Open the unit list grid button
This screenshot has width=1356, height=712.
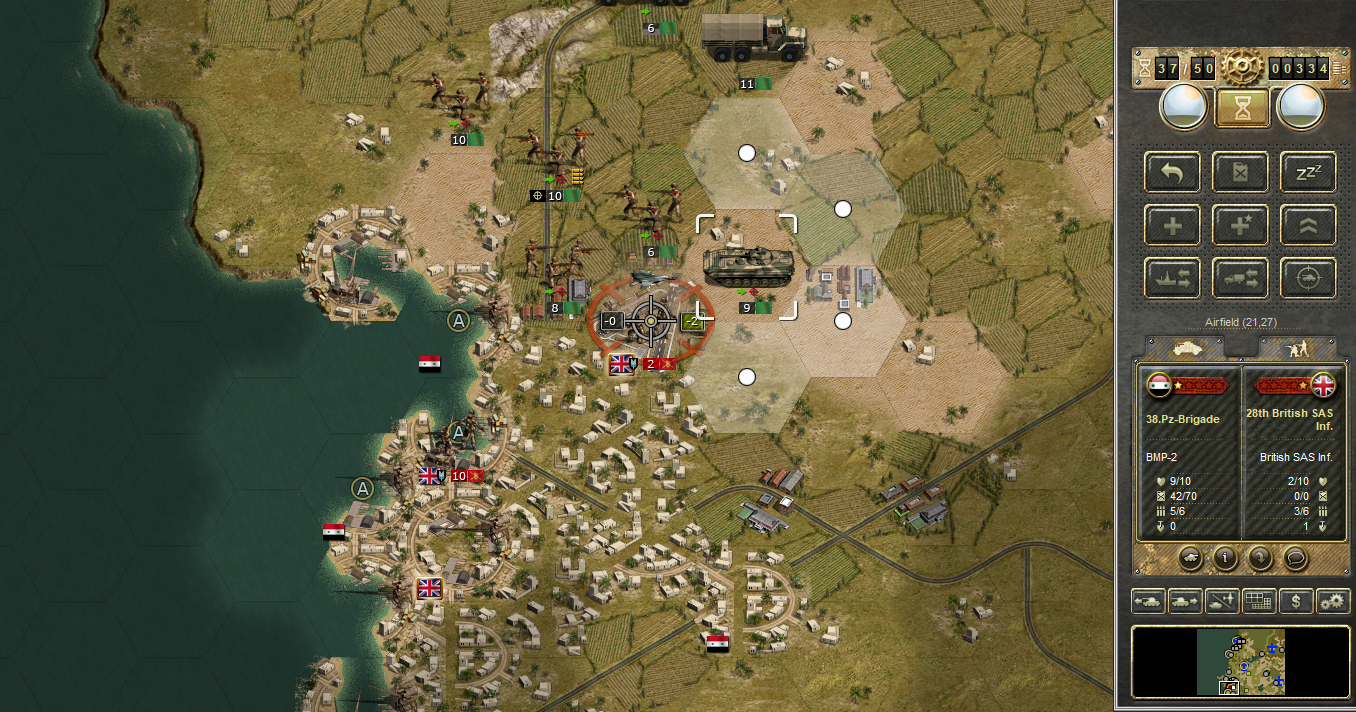coord(1260,601)
